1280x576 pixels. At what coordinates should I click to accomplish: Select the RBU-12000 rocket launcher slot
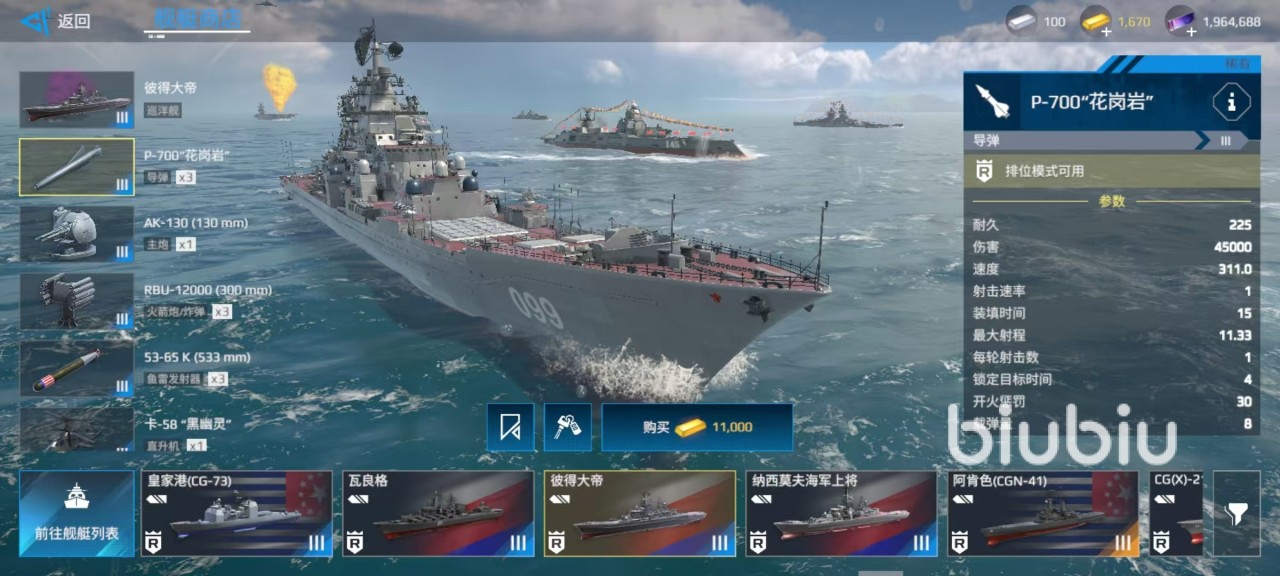[x=77, y=300]
